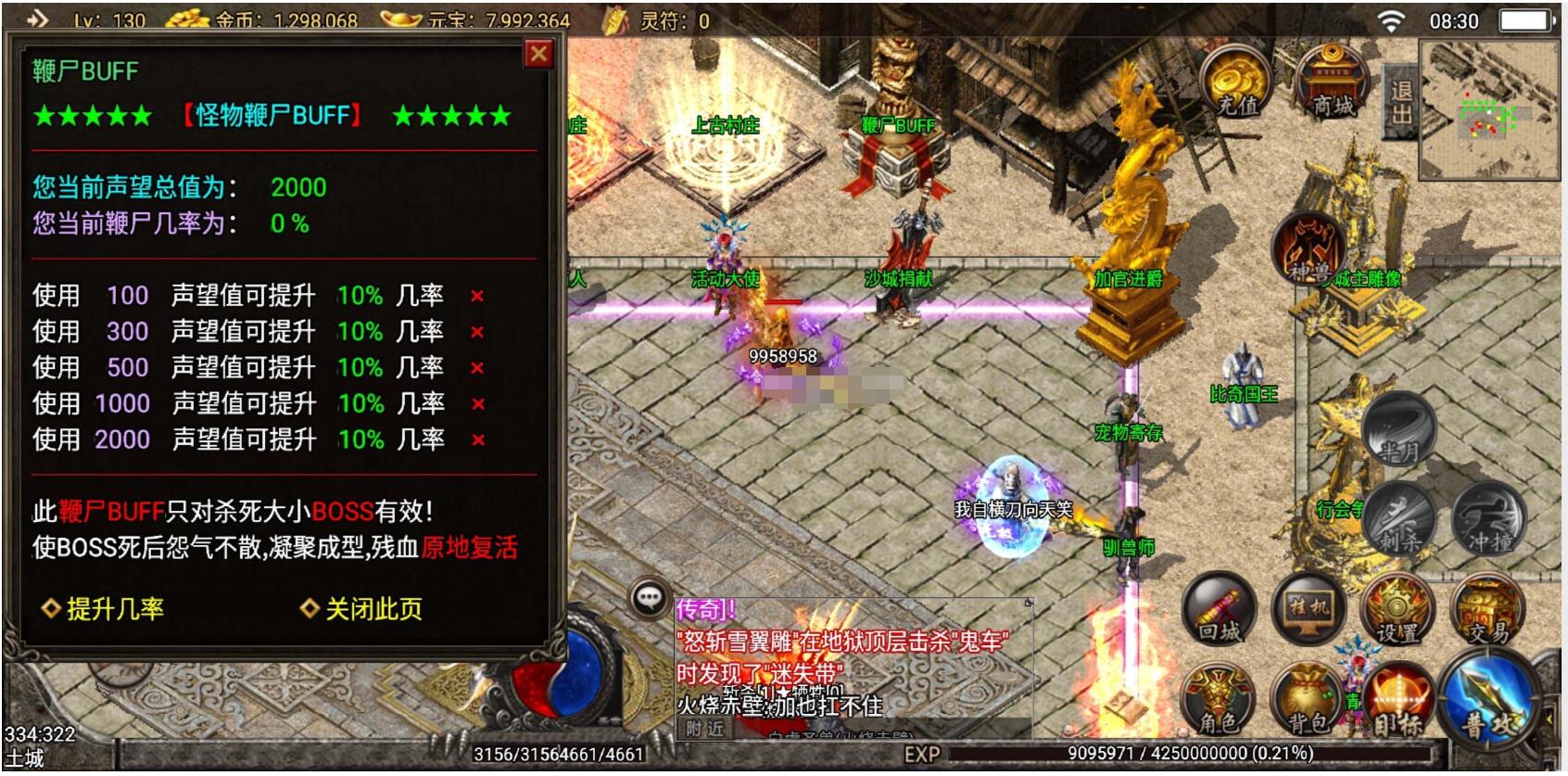Open chat via the speech bubble icon
Image resolution: width=1568 pixels, height=776 pixels.
click(x=650, y=599)
